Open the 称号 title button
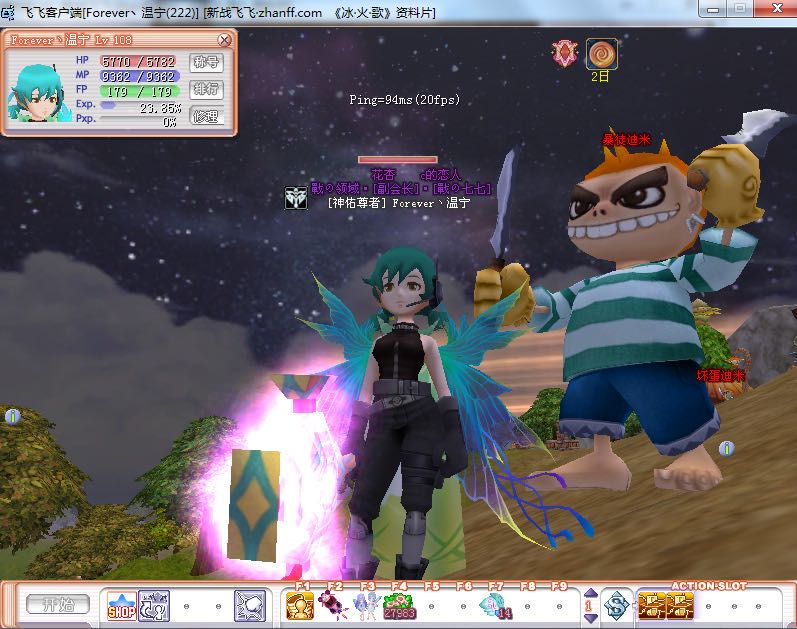Screen dimensions: 797x629 pyautogui.click(x=206, y=62)
